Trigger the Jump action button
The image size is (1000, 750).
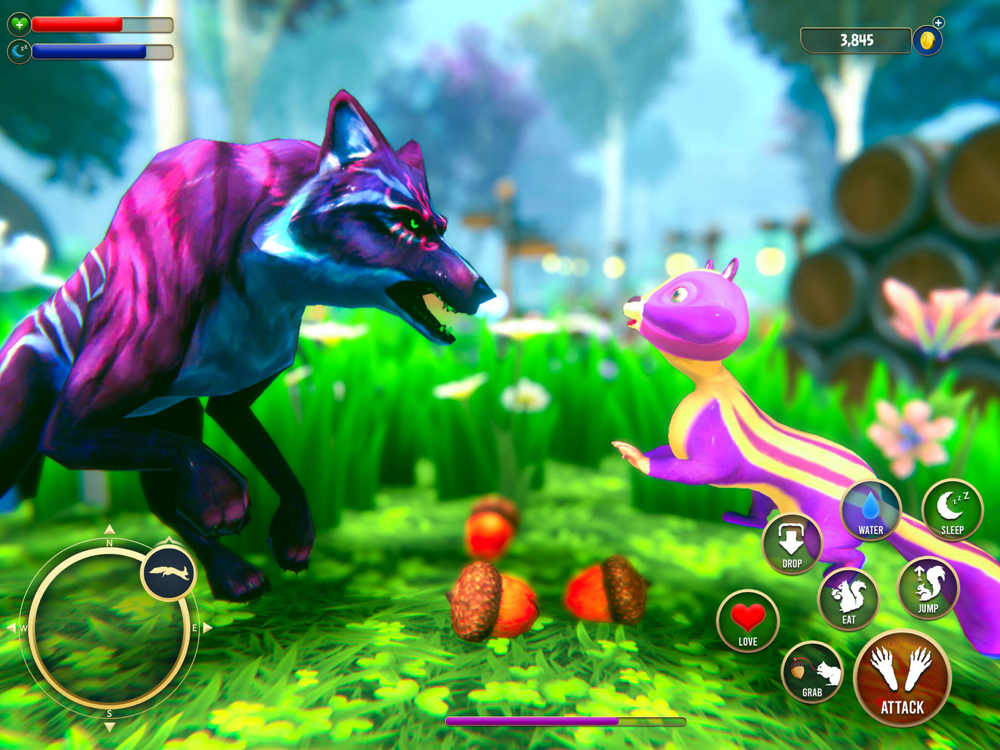(x=928, y=587)
